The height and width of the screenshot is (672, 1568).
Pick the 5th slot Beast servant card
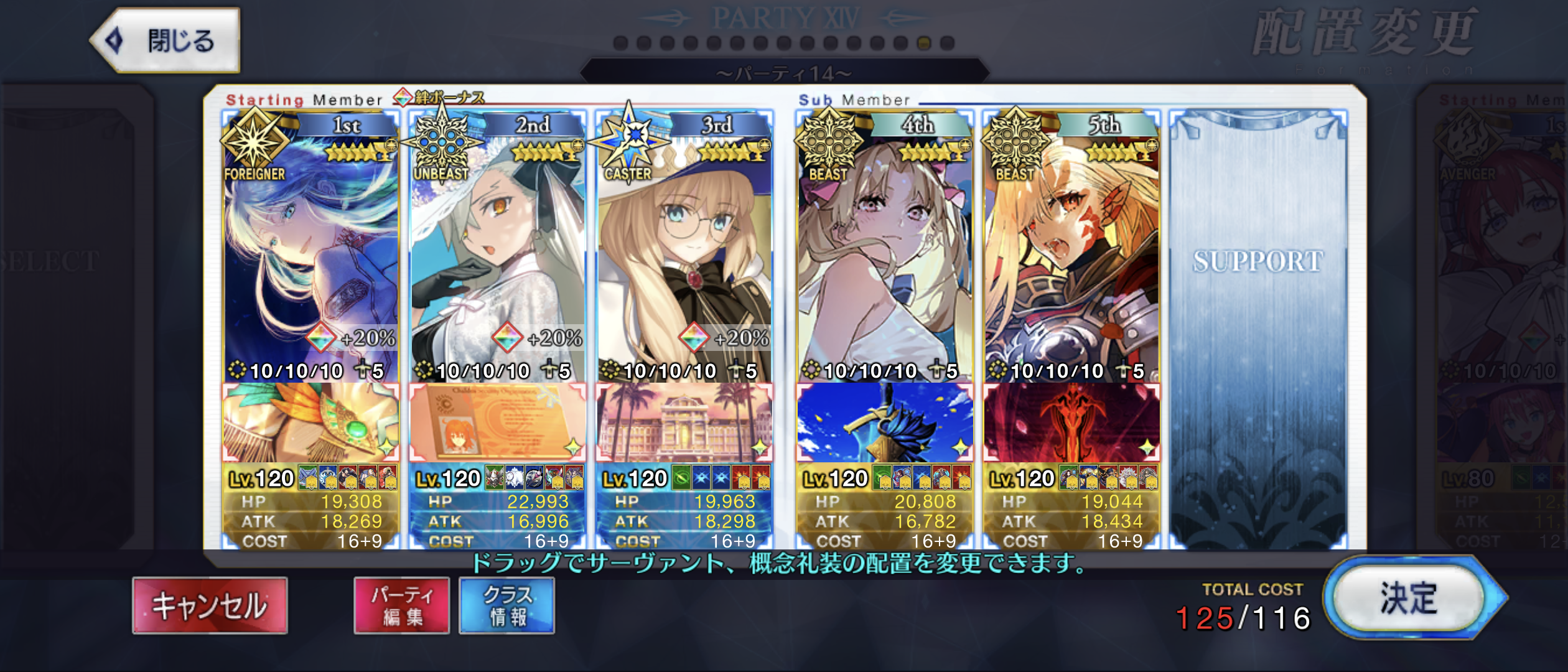pyautogui.click(x=1071, y=249)
